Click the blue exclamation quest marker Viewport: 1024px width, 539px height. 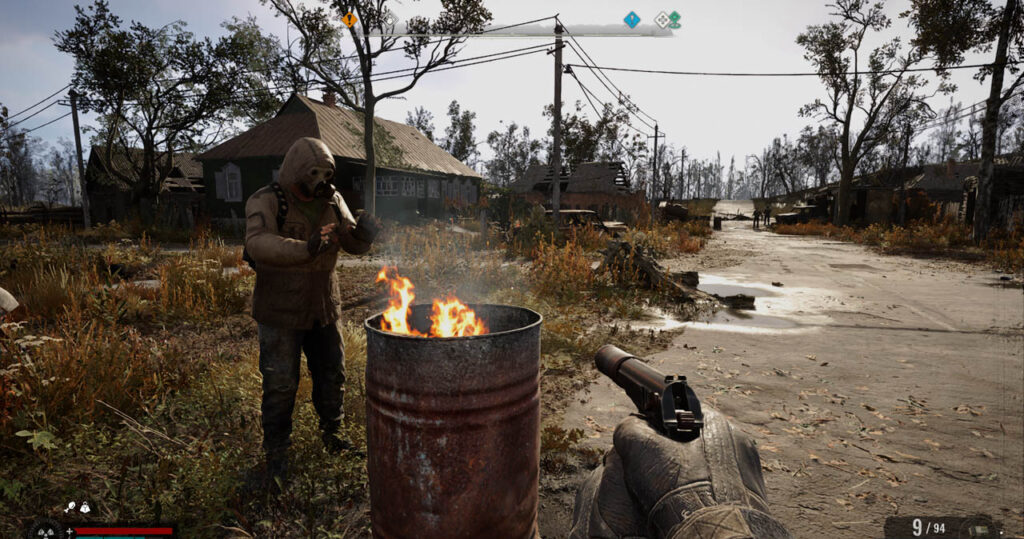(631, 19)
